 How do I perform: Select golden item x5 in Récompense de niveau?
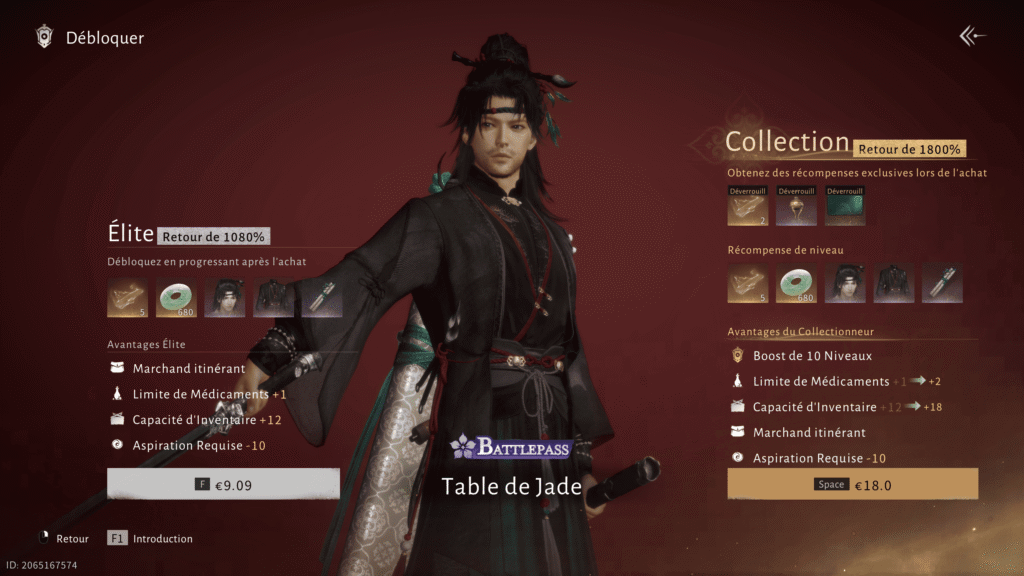[747, 283]
